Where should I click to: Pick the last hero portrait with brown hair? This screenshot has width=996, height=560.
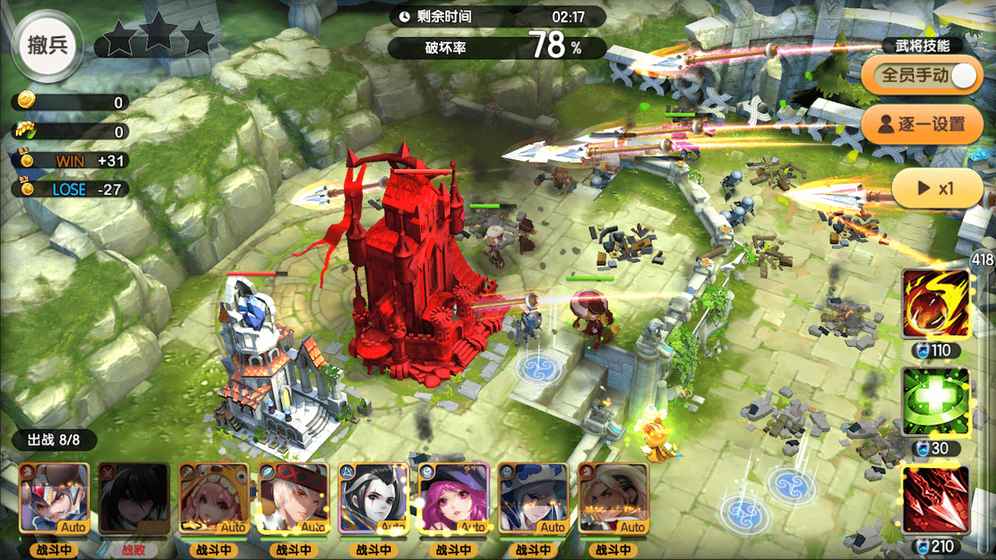point(614,498)
